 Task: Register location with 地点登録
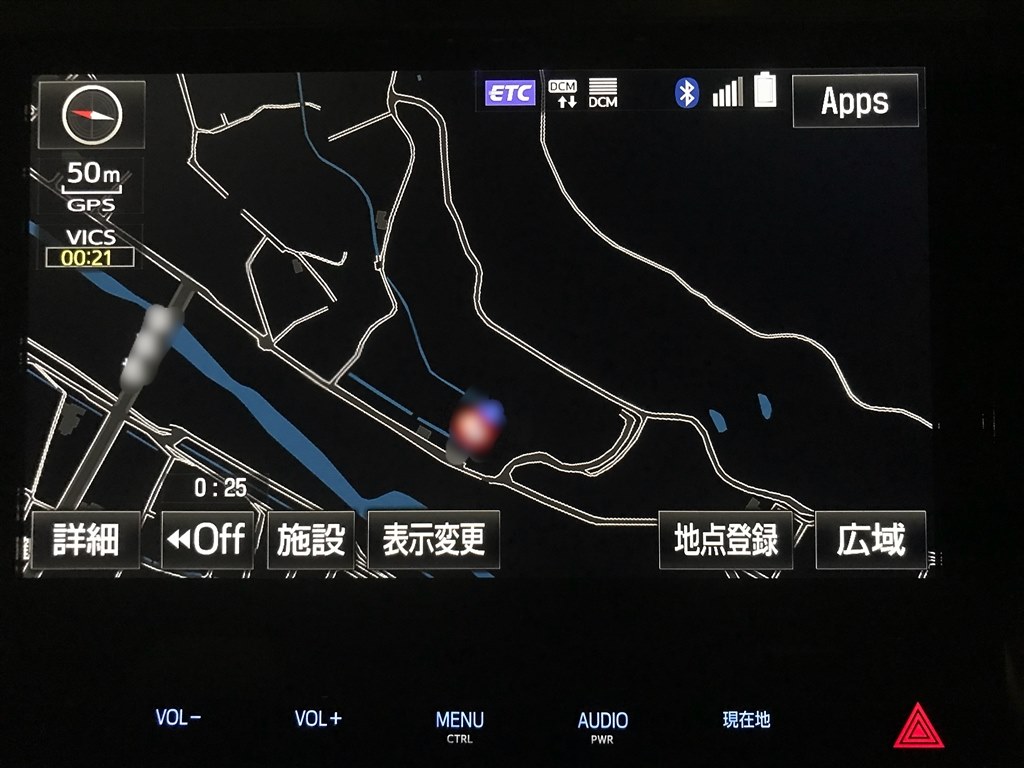[725, 540]
